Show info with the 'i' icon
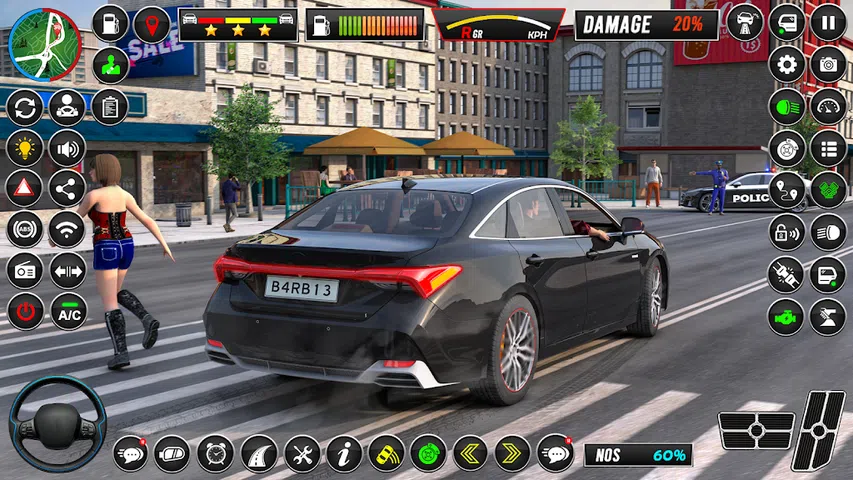 [344, 453]
